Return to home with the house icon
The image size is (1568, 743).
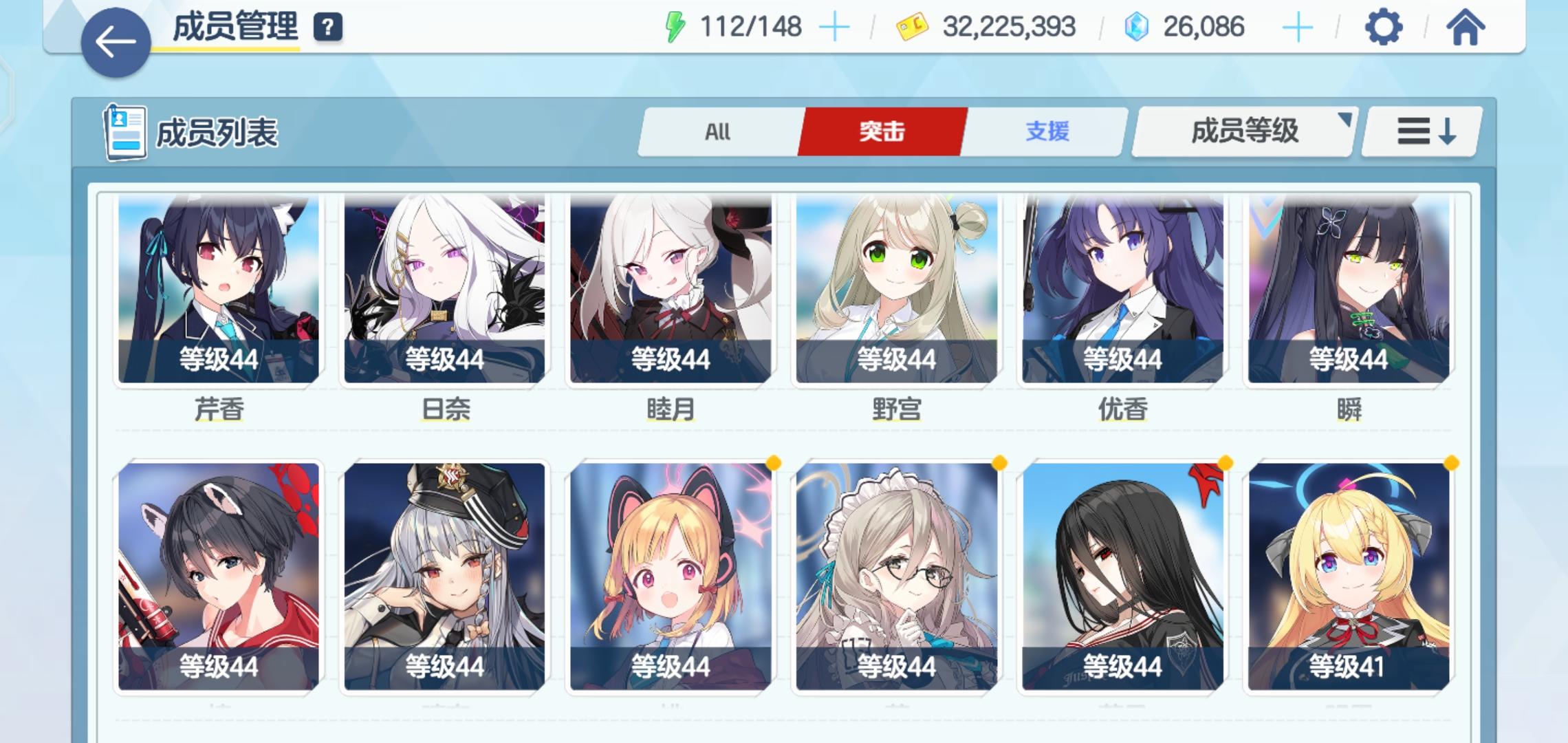pos(1466,28)
